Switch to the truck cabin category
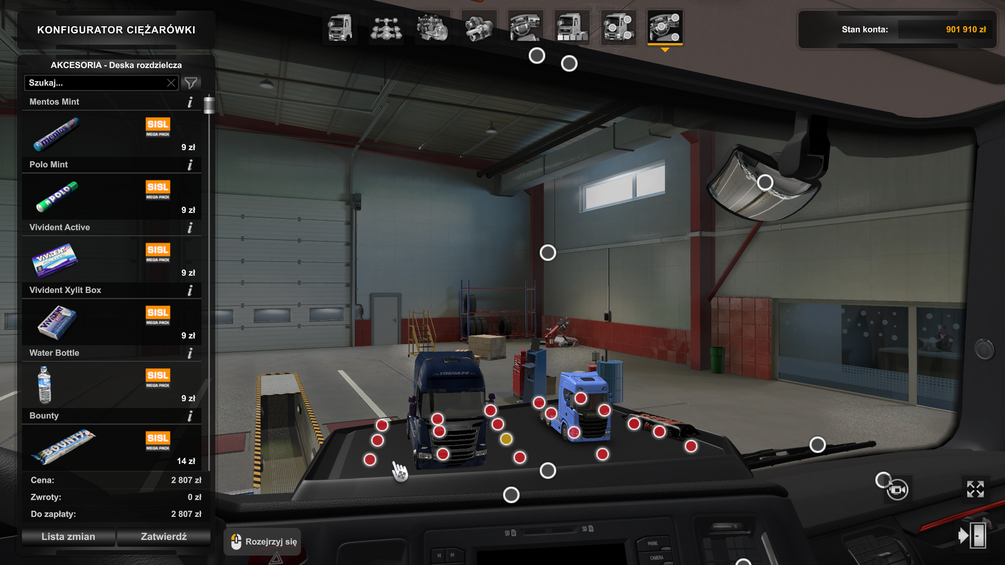The width and height of the screenshot is (1005, 565). (340, 27)
